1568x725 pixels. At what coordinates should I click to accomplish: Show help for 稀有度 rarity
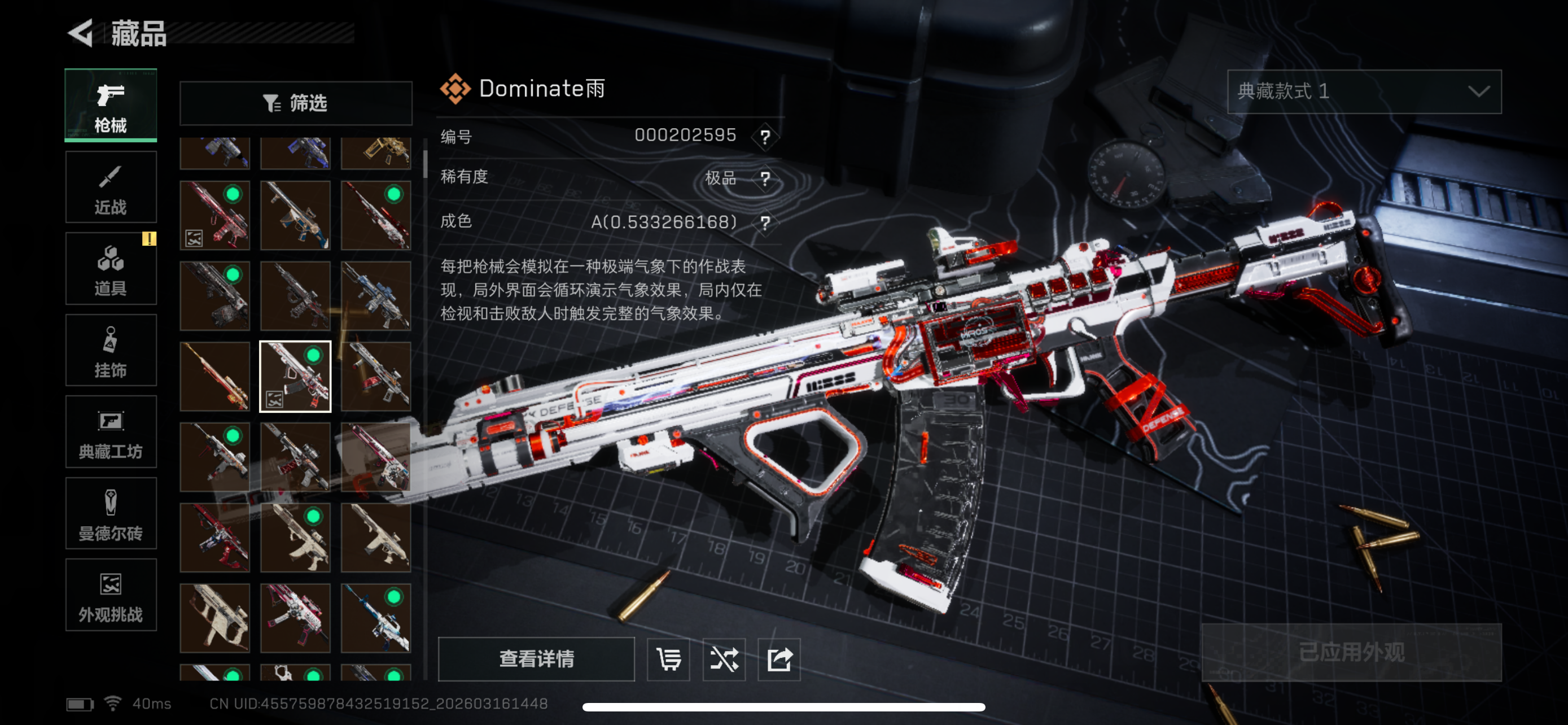pyautogui.click(x=765, y=178)
